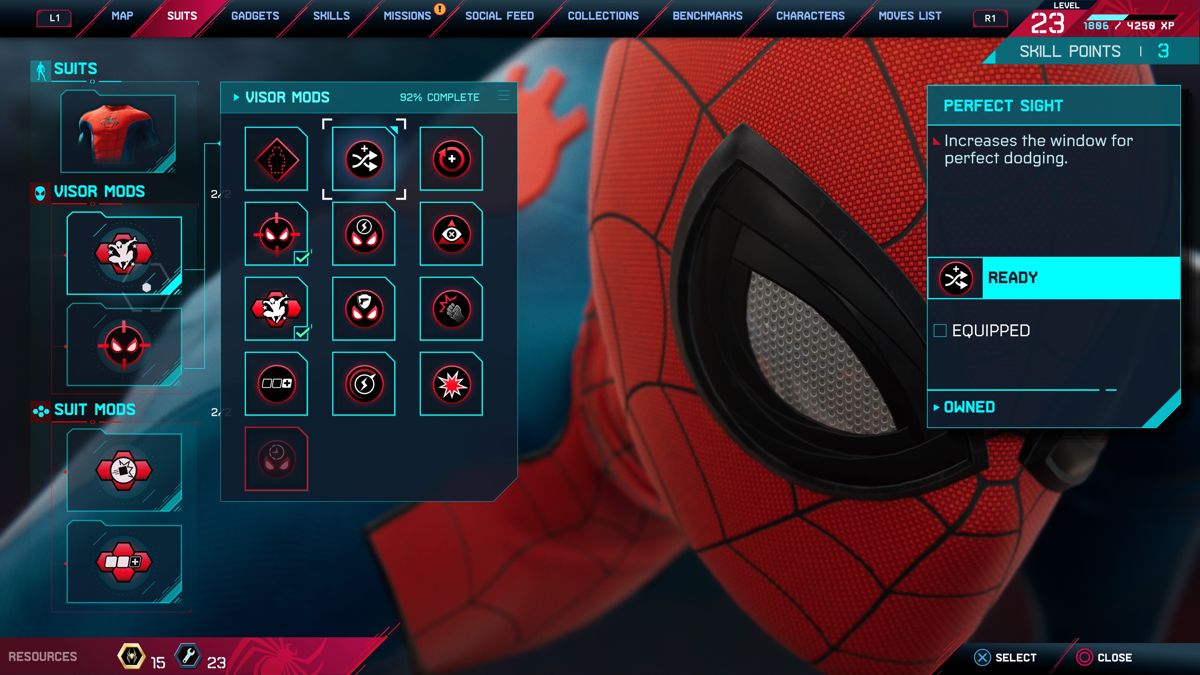Switch to the Skills tab
The image size is (1200, 675).
point(331,16)
